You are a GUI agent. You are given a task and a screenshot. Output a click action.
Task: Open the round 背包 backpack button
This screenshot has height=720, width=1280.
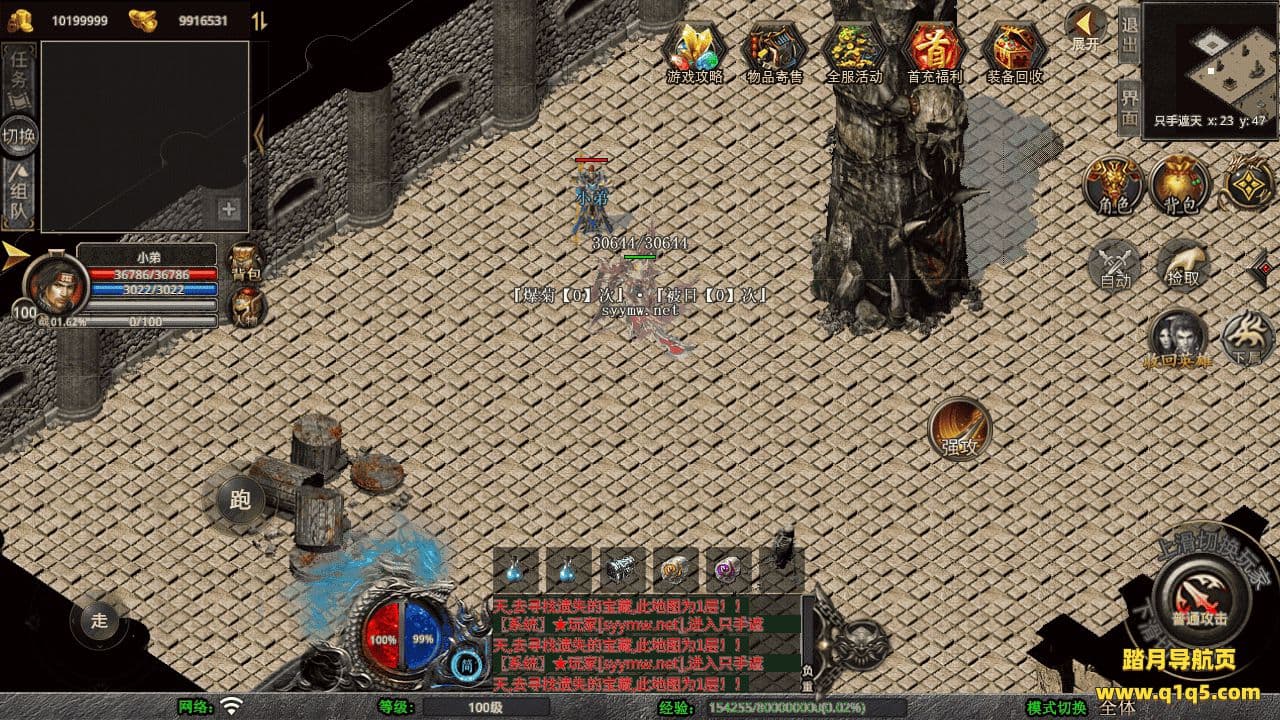[x=1180, y=186]
